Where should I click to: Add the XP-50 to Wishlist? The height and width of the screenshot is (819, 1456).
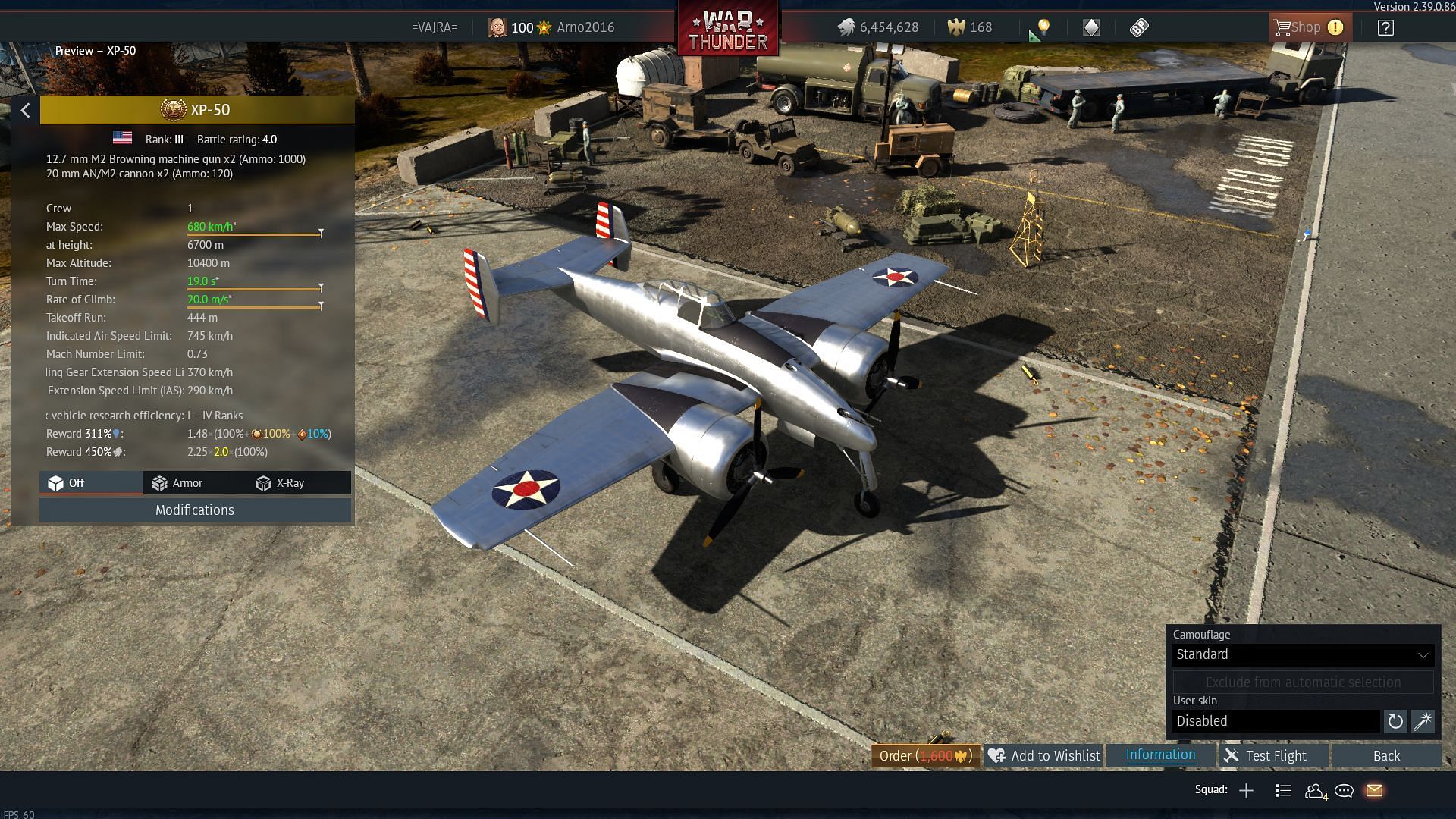(1044, 756)
